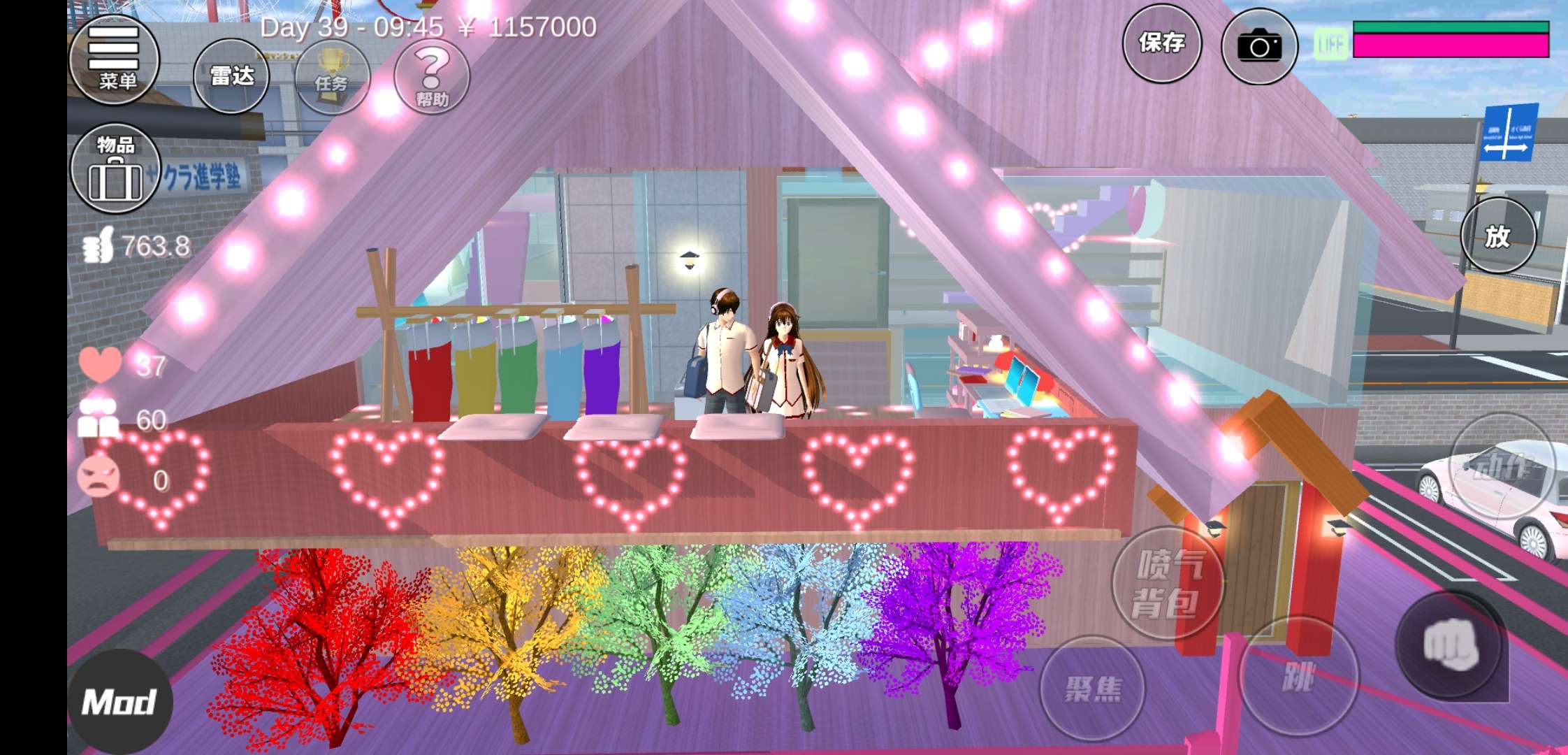Tap the 放 place button
This screenshot has height=755, width=1568.
pyautogui.click(x=1497, y=236)
